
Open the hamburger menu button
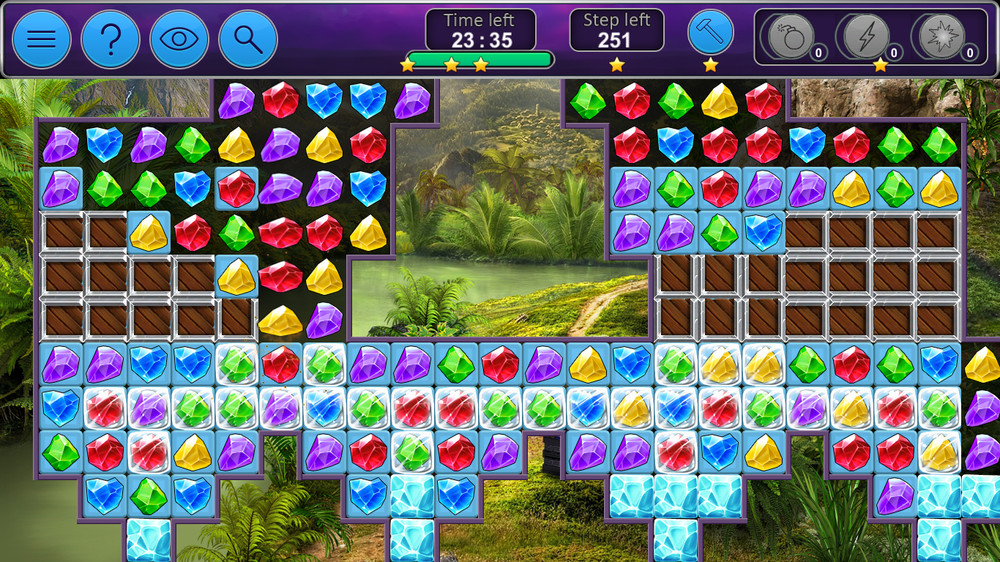pos(41,39)
